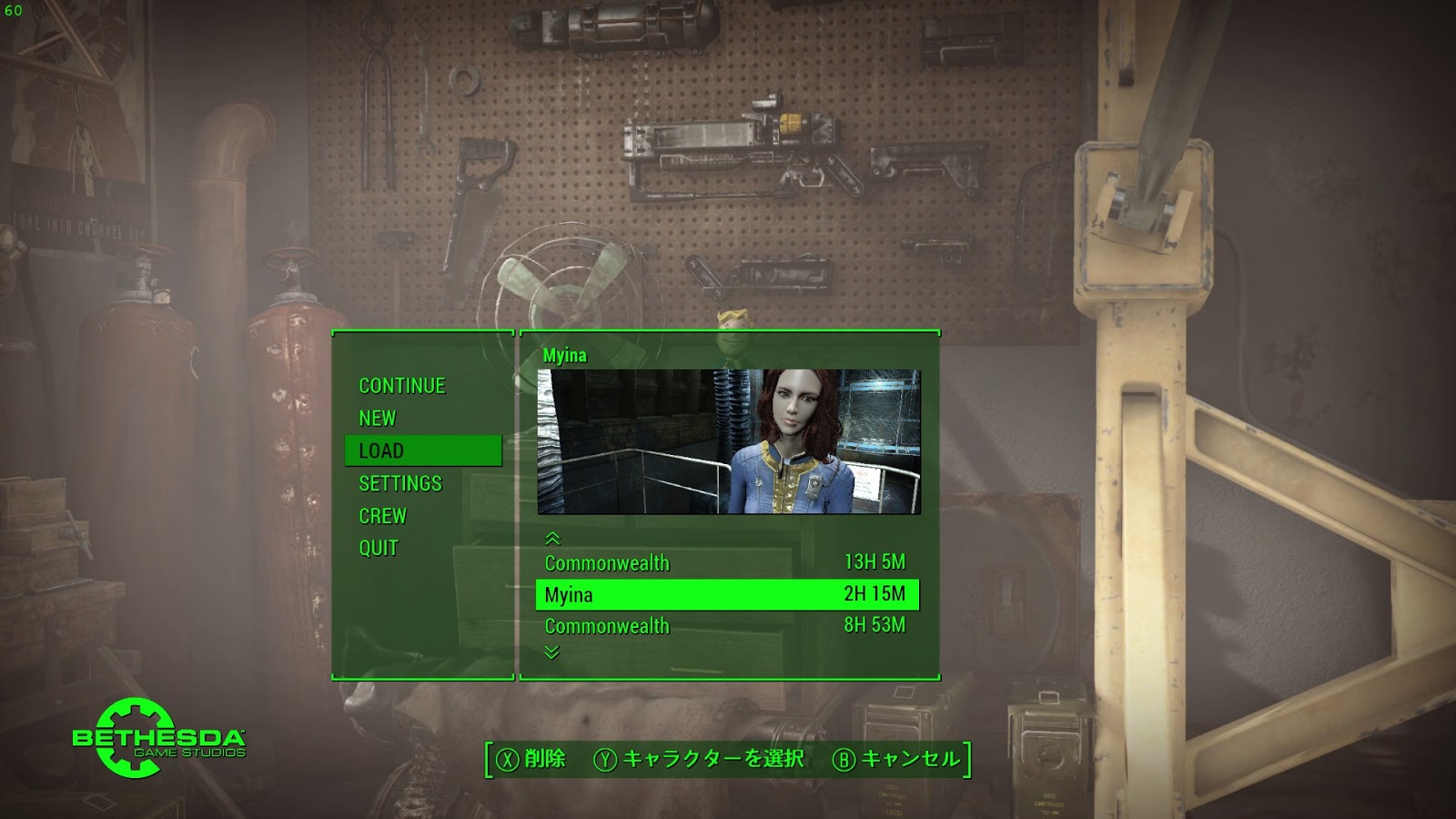Open the SETTINGS menu entry
Image resolution: width=1456 pixels, height=819 pixels.
coord(401,483)
